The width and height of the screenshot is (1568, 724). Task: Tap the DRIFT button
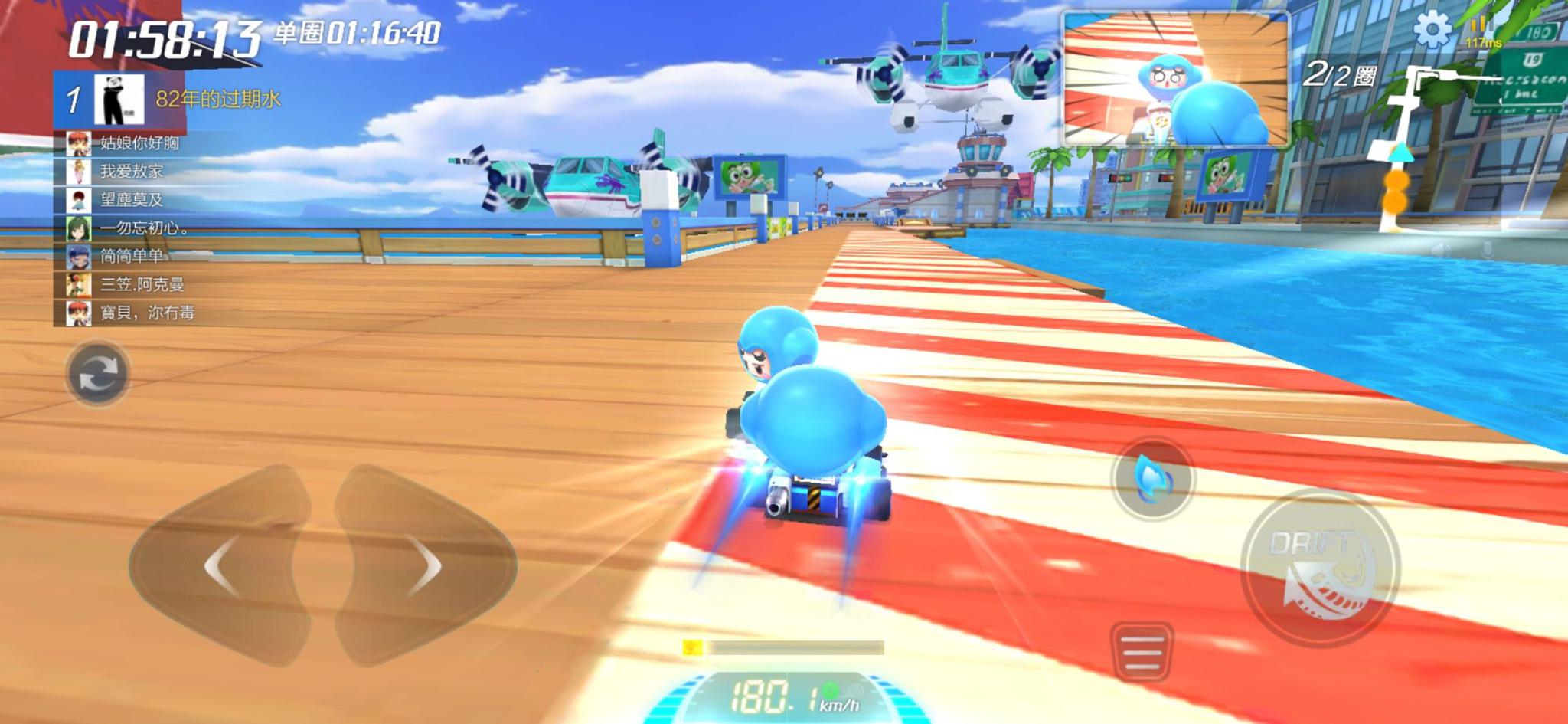click(x=1318, y=567)
